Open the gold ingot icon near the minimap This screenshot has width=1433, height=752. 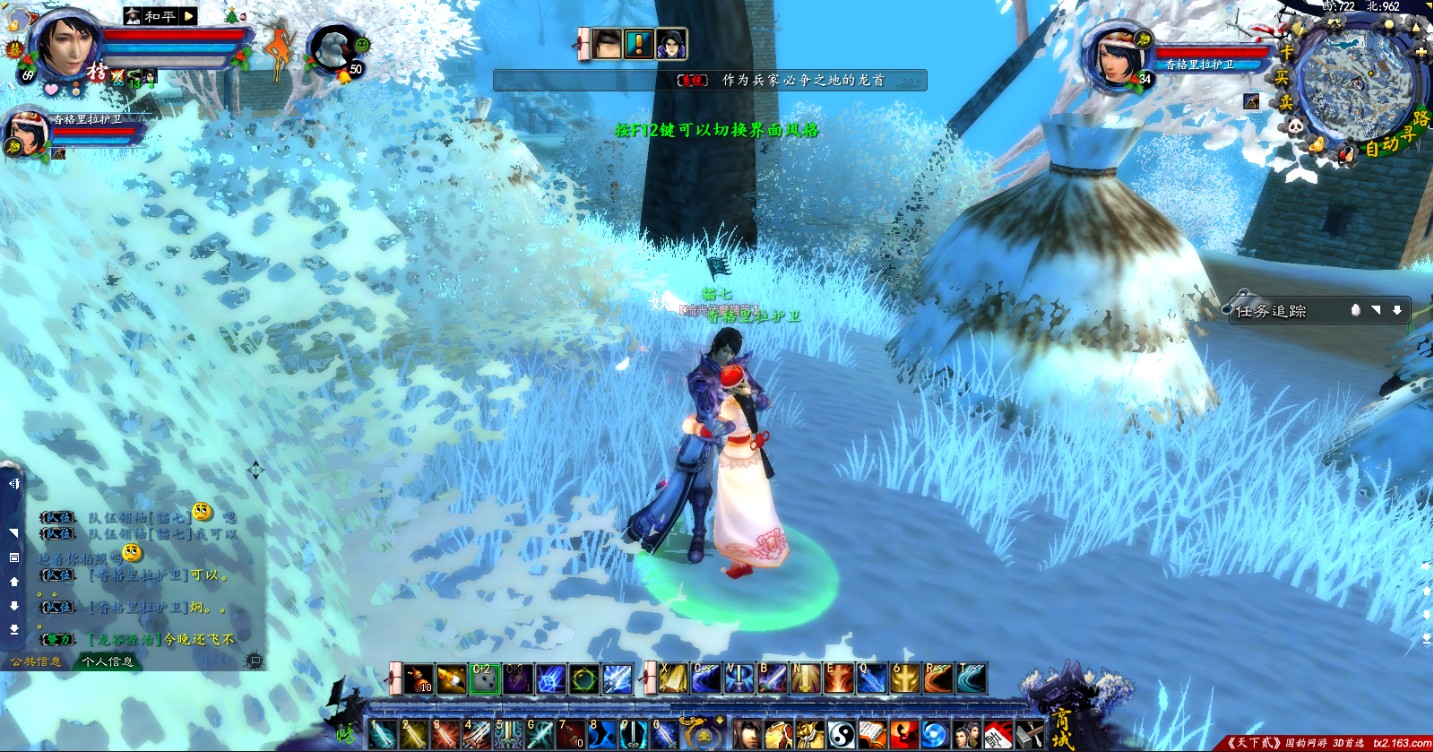(x=1318, y=147)
